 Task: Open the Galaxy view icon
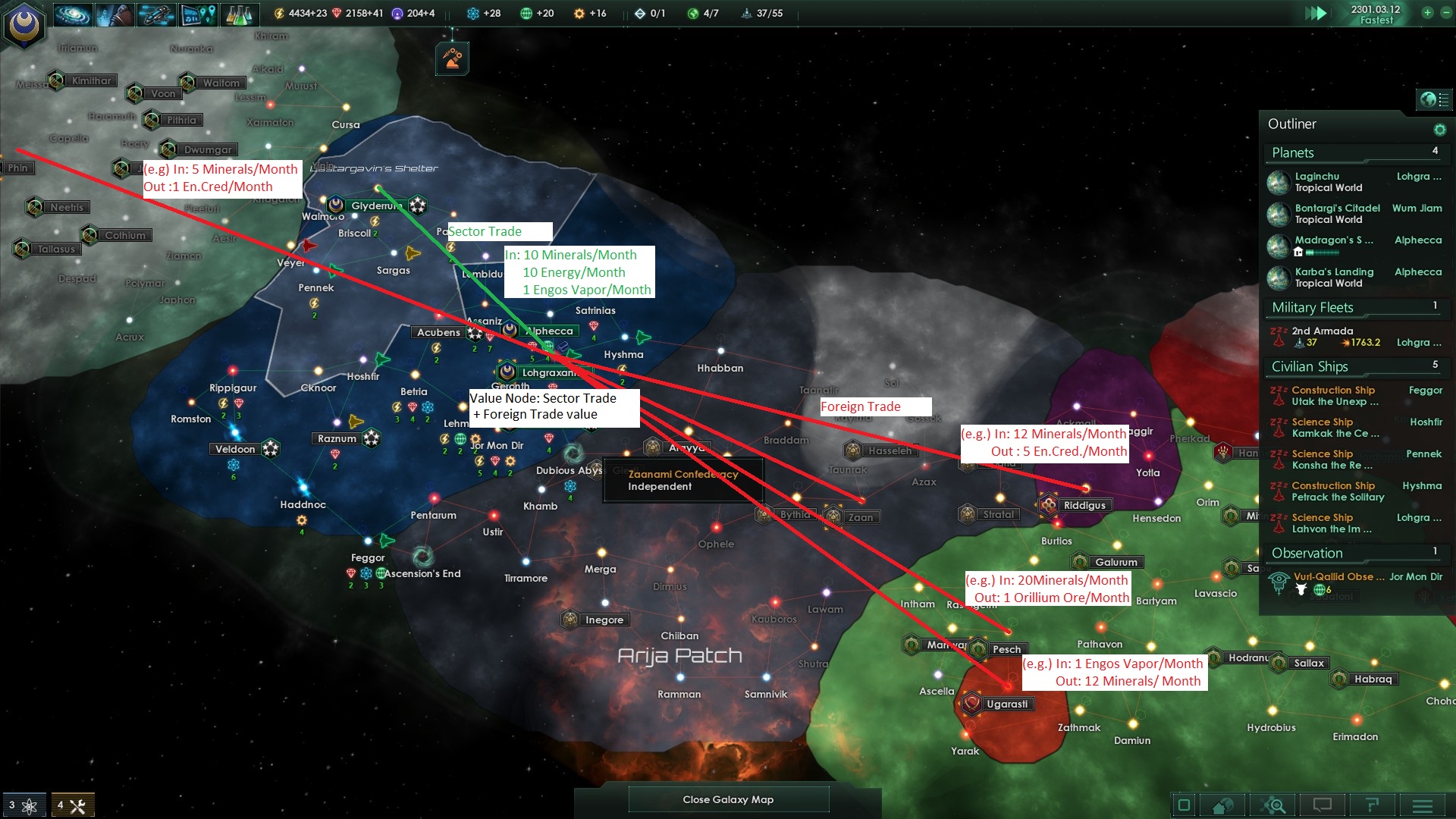click(x=73, y=13)
